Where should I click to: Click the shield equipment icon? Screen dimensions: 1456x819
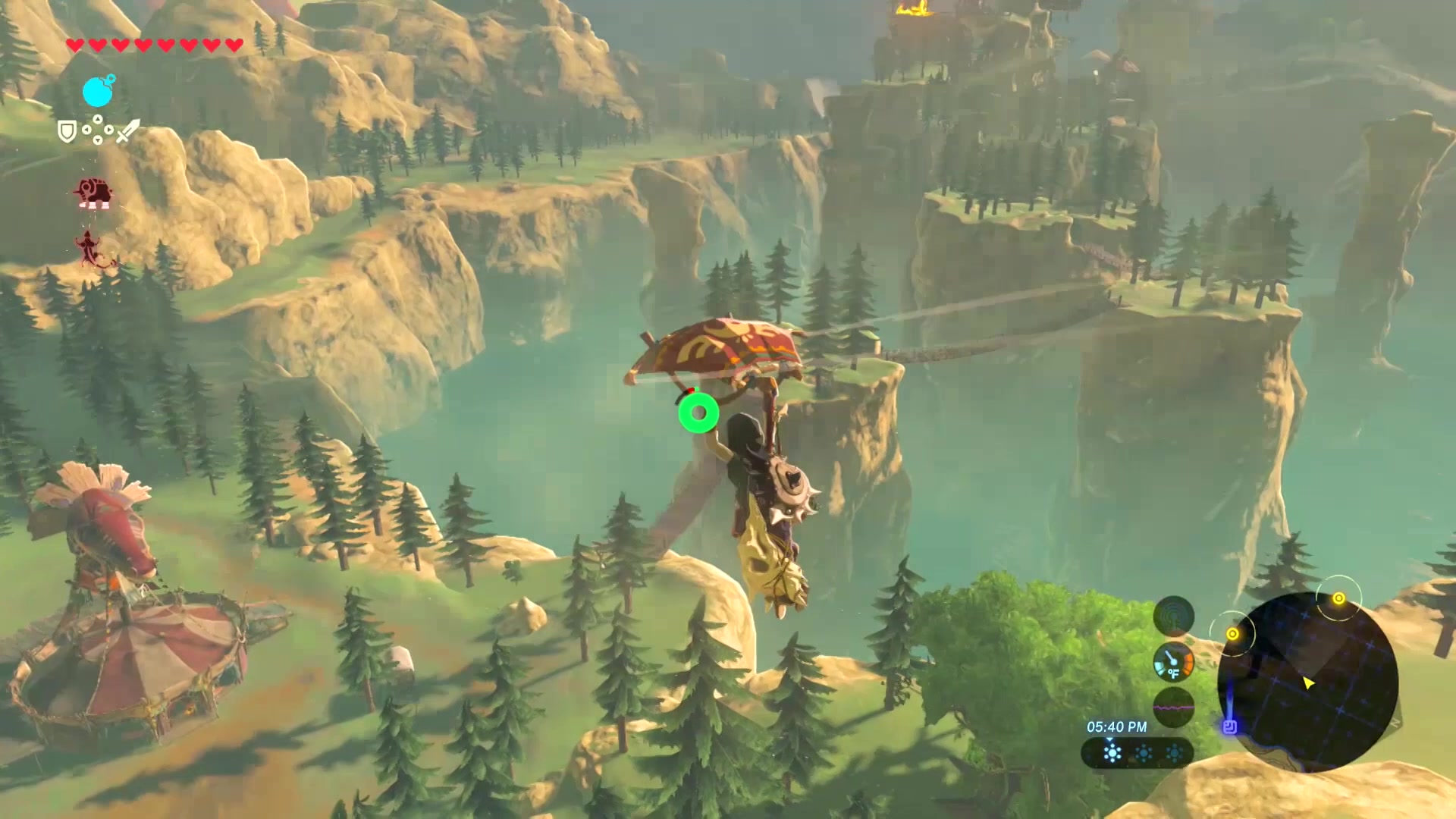click(67, 132)
